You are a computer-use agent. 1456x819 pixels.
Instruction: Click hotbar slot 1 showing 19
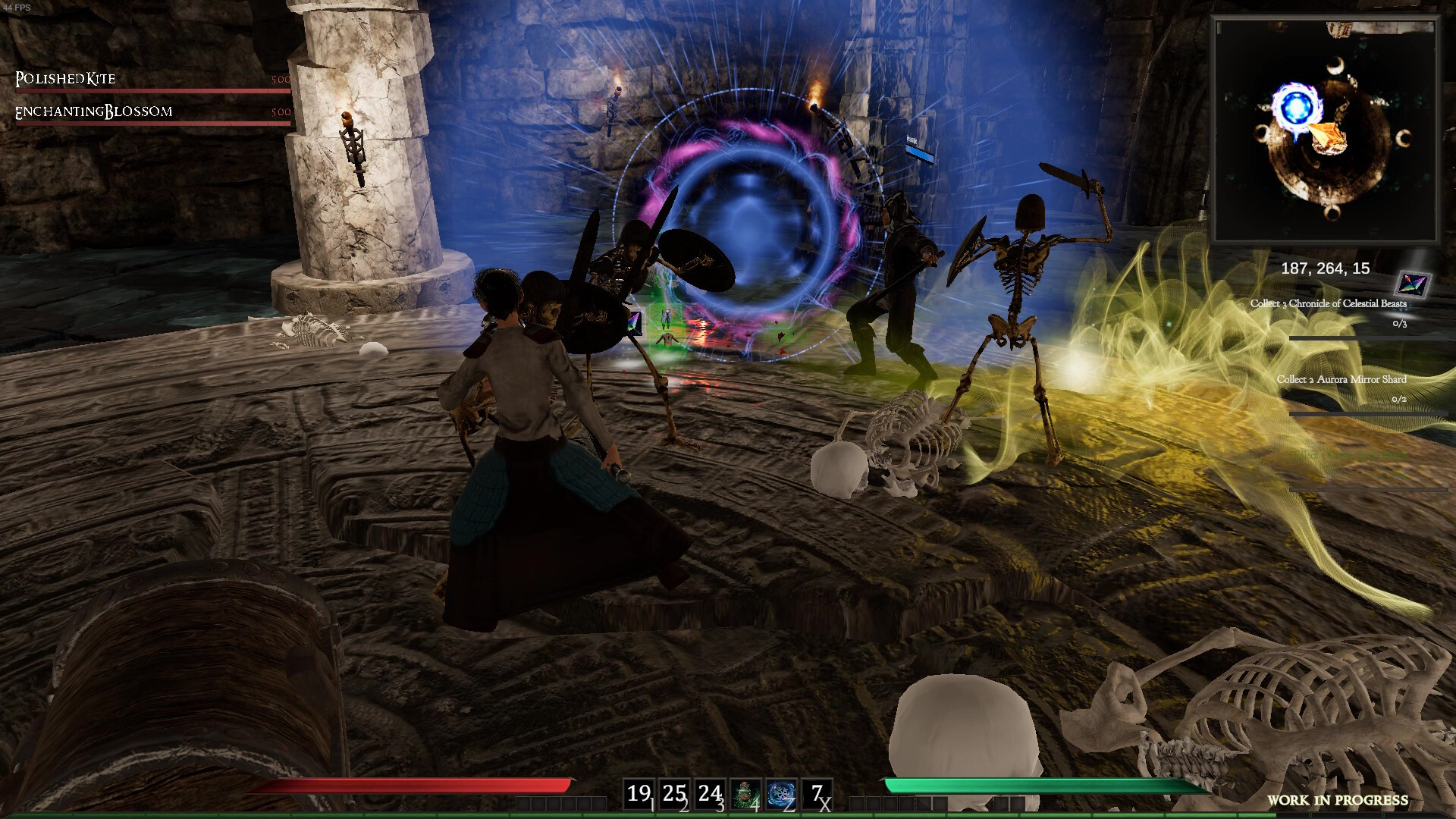pyautogui.click(x=641, y=793)
